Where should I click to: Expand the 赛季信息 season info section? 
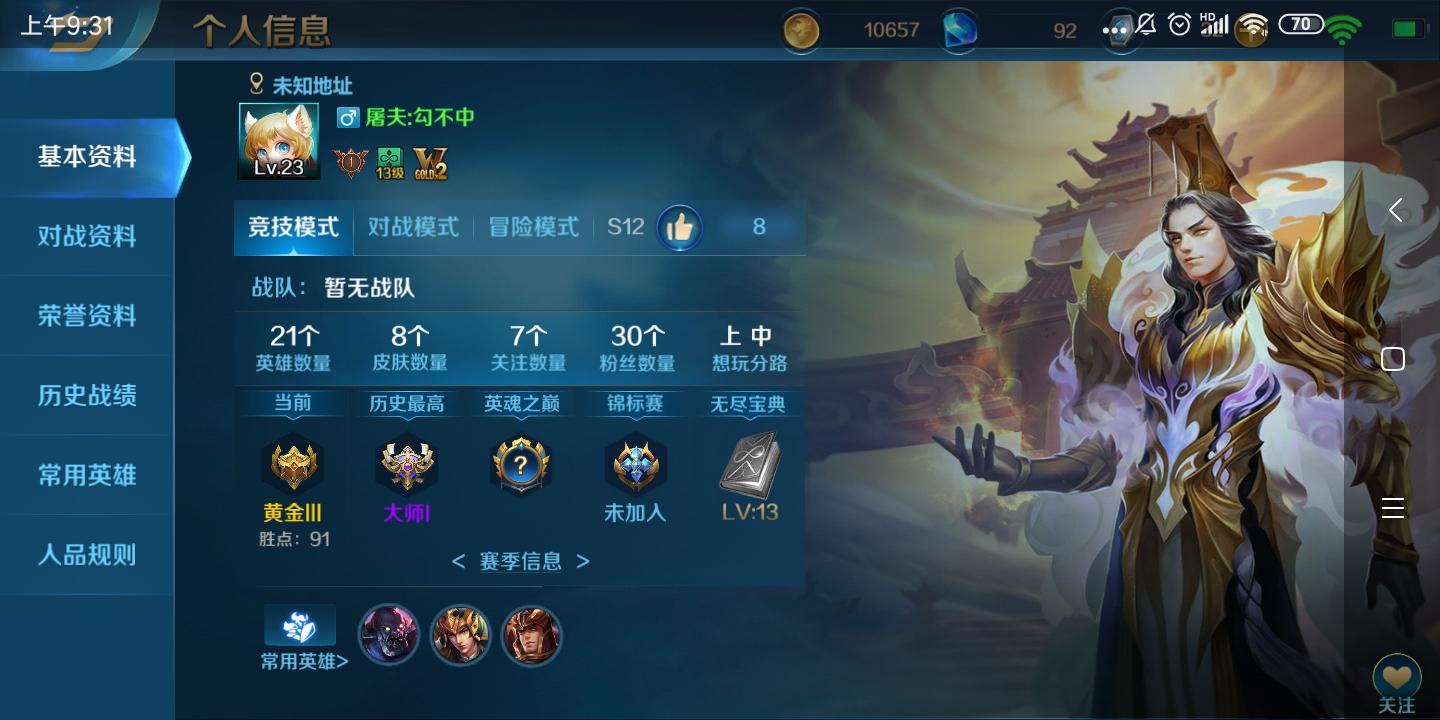click(x=519, y=562)
